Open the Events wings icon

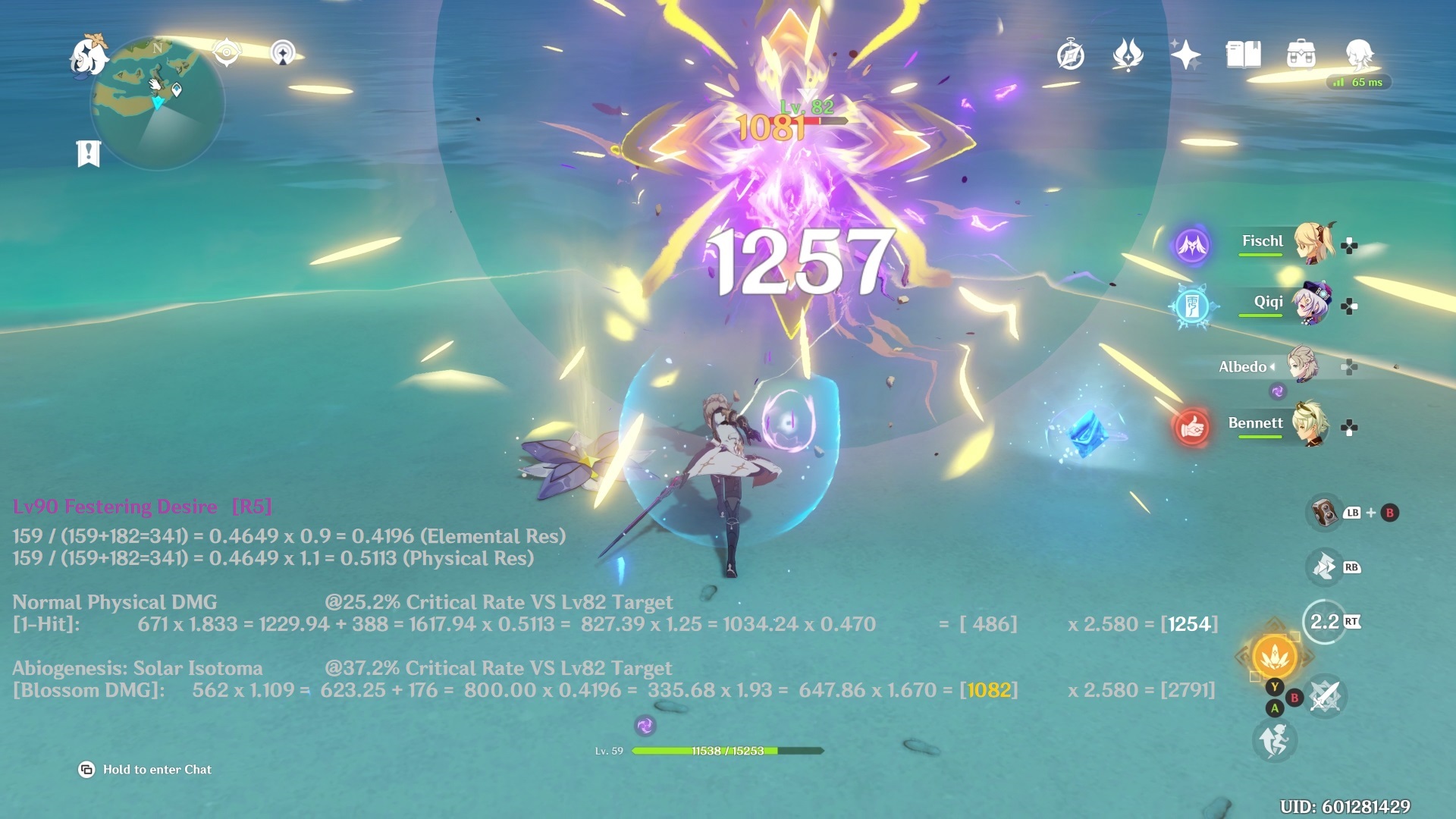1129,55
